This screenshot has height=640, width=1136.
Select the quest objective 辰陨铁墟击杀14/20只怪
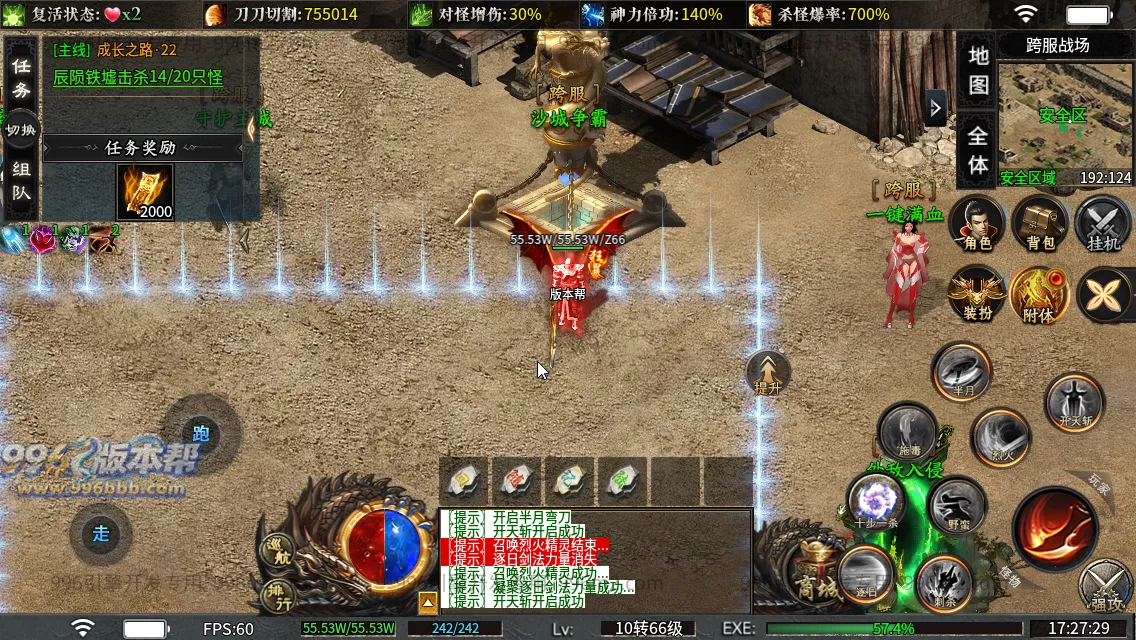pos(138,77)
